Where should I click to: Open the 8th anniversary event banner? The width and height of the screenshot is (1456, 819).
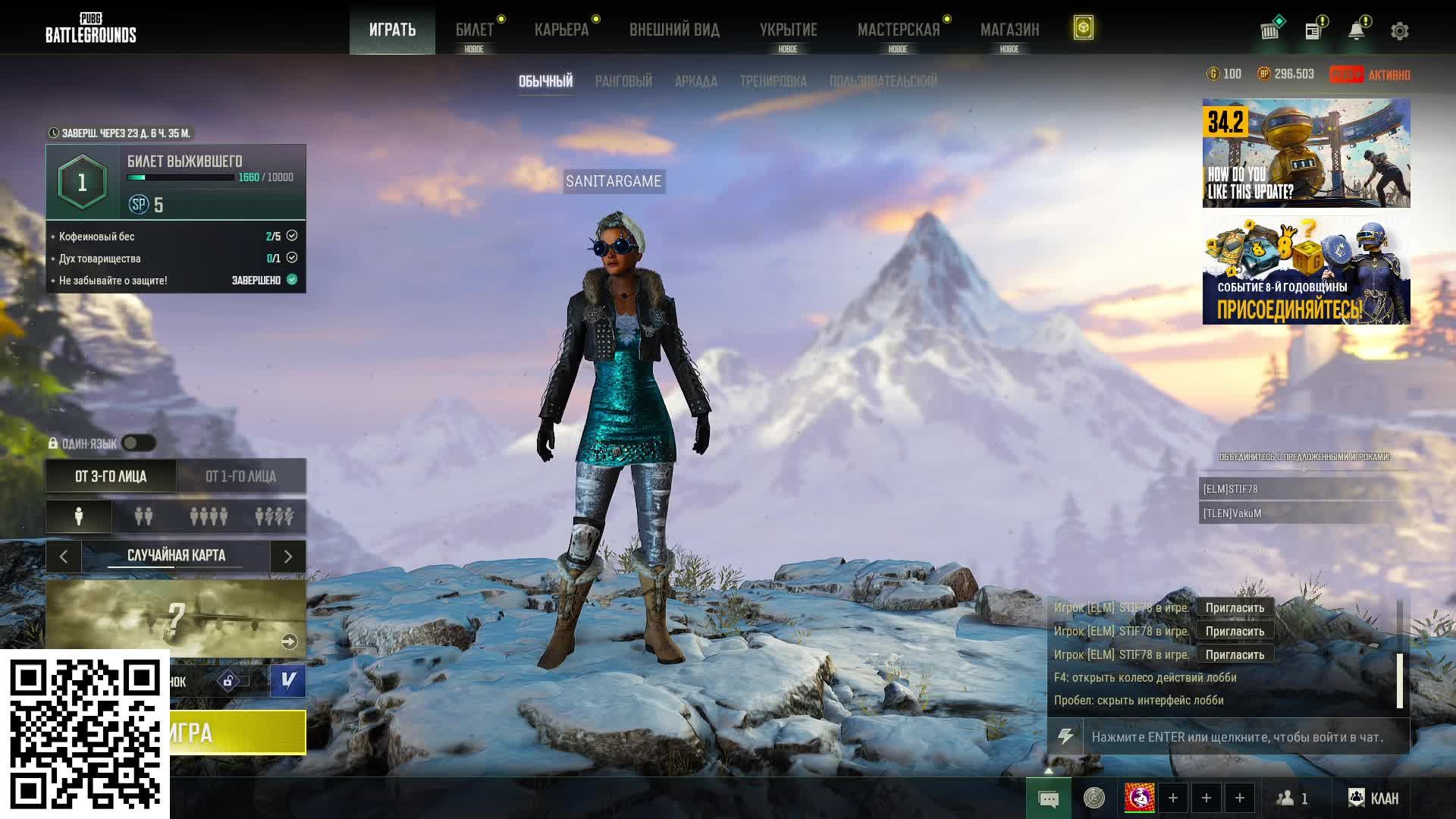click(x=1306, y=271)
